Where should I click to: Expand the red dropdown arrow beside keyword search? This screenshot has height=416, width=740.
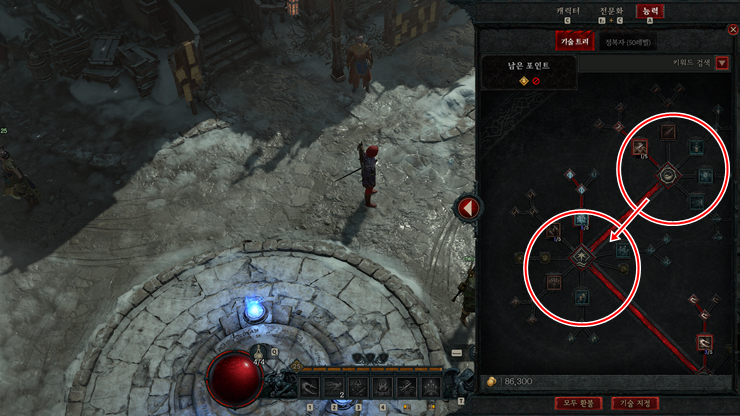(x=722, y=63)
